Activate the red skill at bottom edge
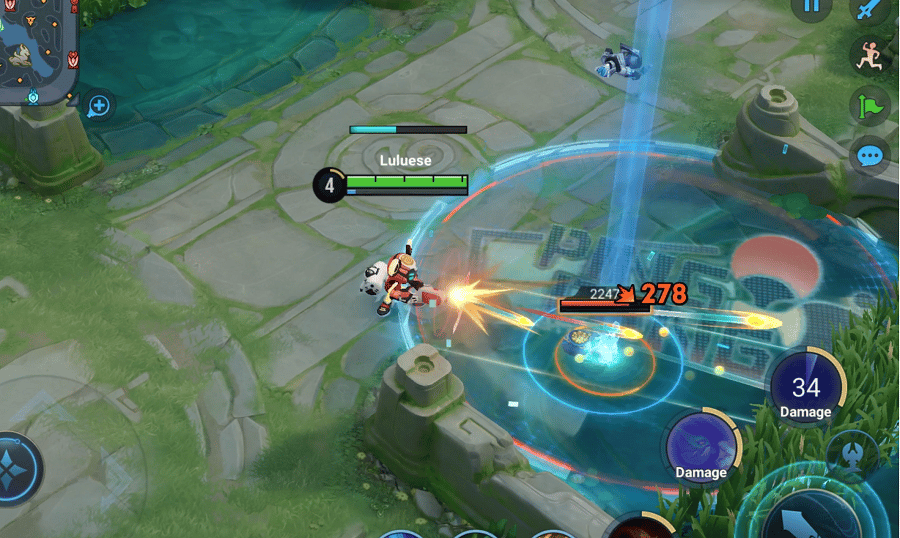Viewport: 900px width, 538px height. coord(640,527)
